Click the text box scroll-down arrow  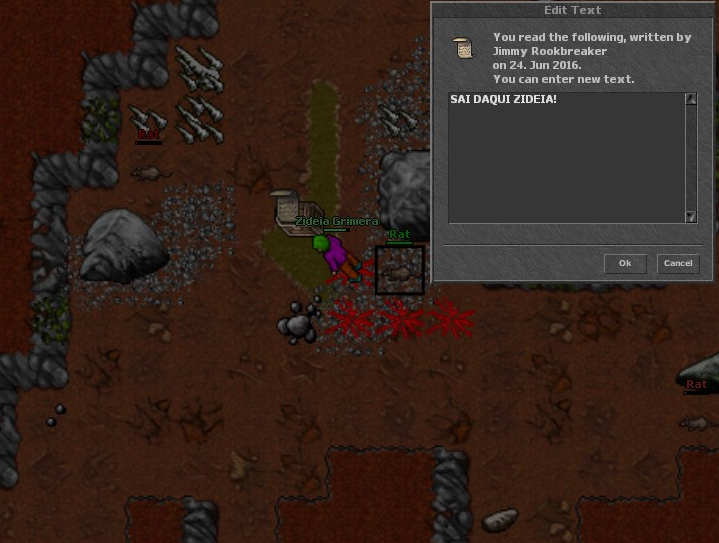(x=691, y=216)
